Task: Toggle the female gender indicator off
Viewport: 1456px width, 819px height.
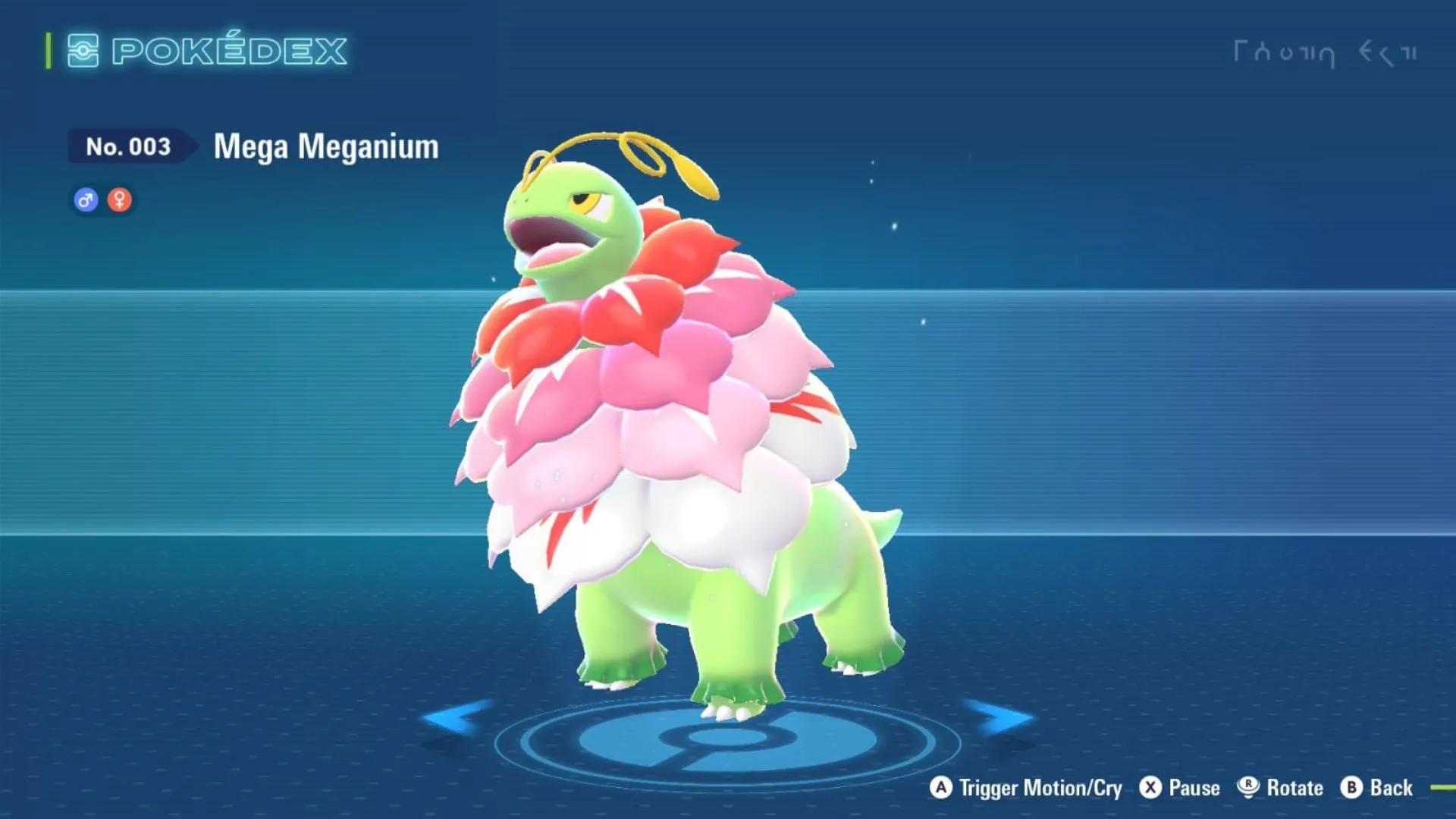Action: click(121, 199)
